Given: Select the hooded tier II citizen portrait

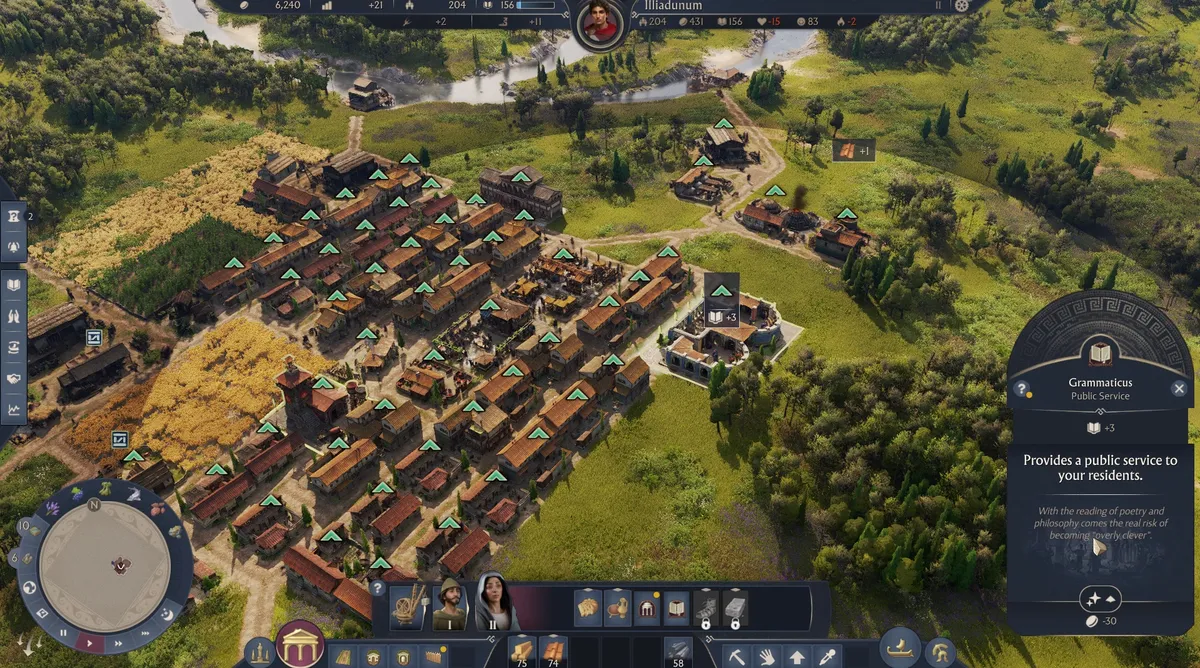Looking at the screenshot, I should click(x=493, y=604).
